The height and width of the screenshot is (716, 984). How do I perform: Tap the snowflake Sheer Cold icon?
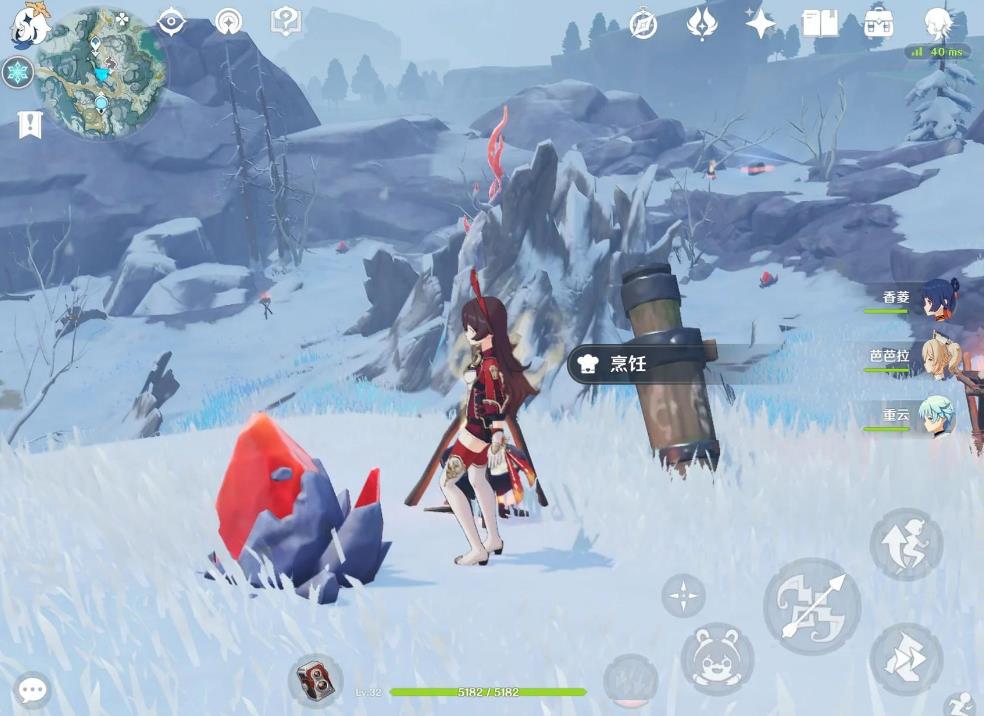pyautogui.click(x=17, y=73)
